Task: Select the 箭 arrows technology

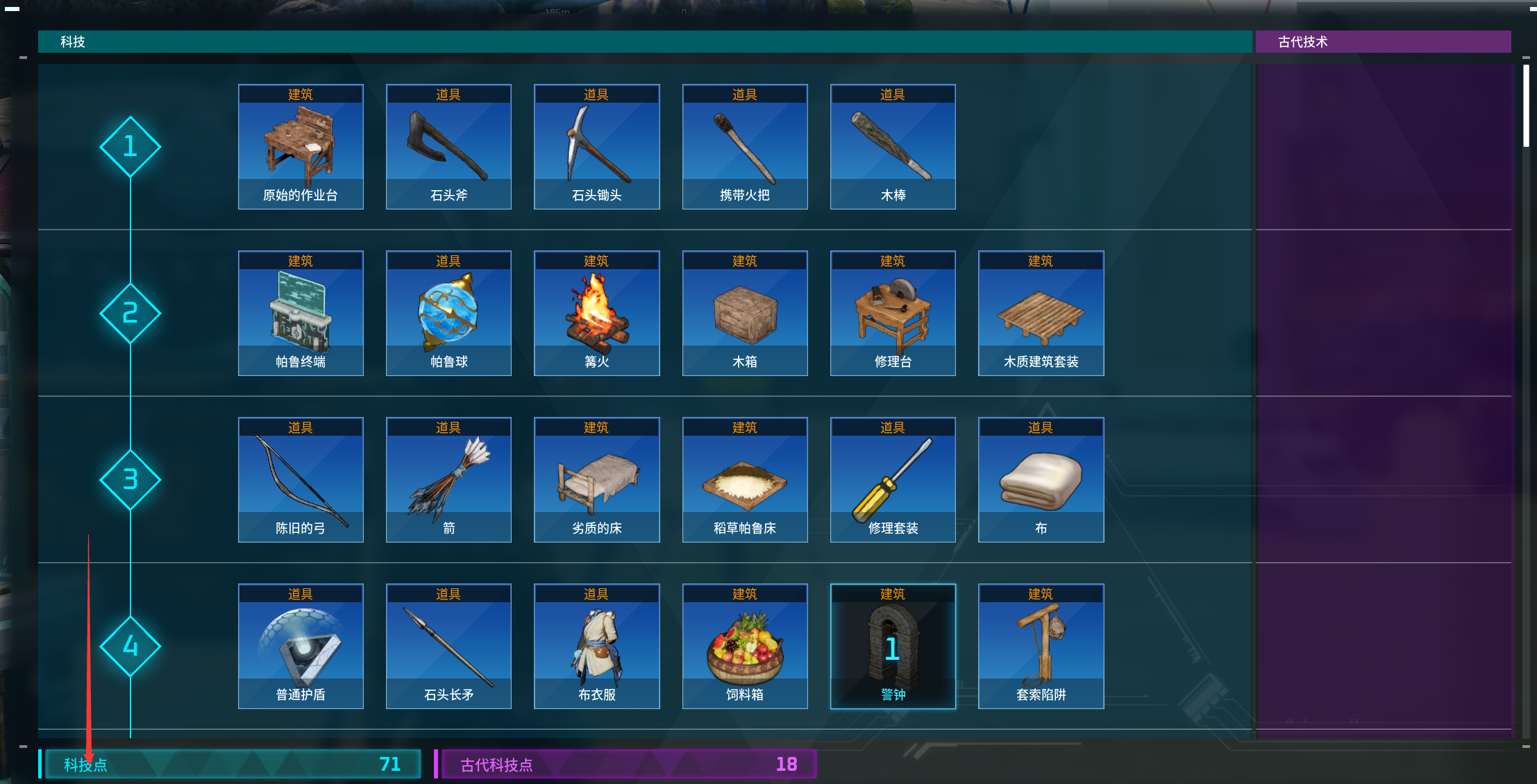Action: pos(448,480)
